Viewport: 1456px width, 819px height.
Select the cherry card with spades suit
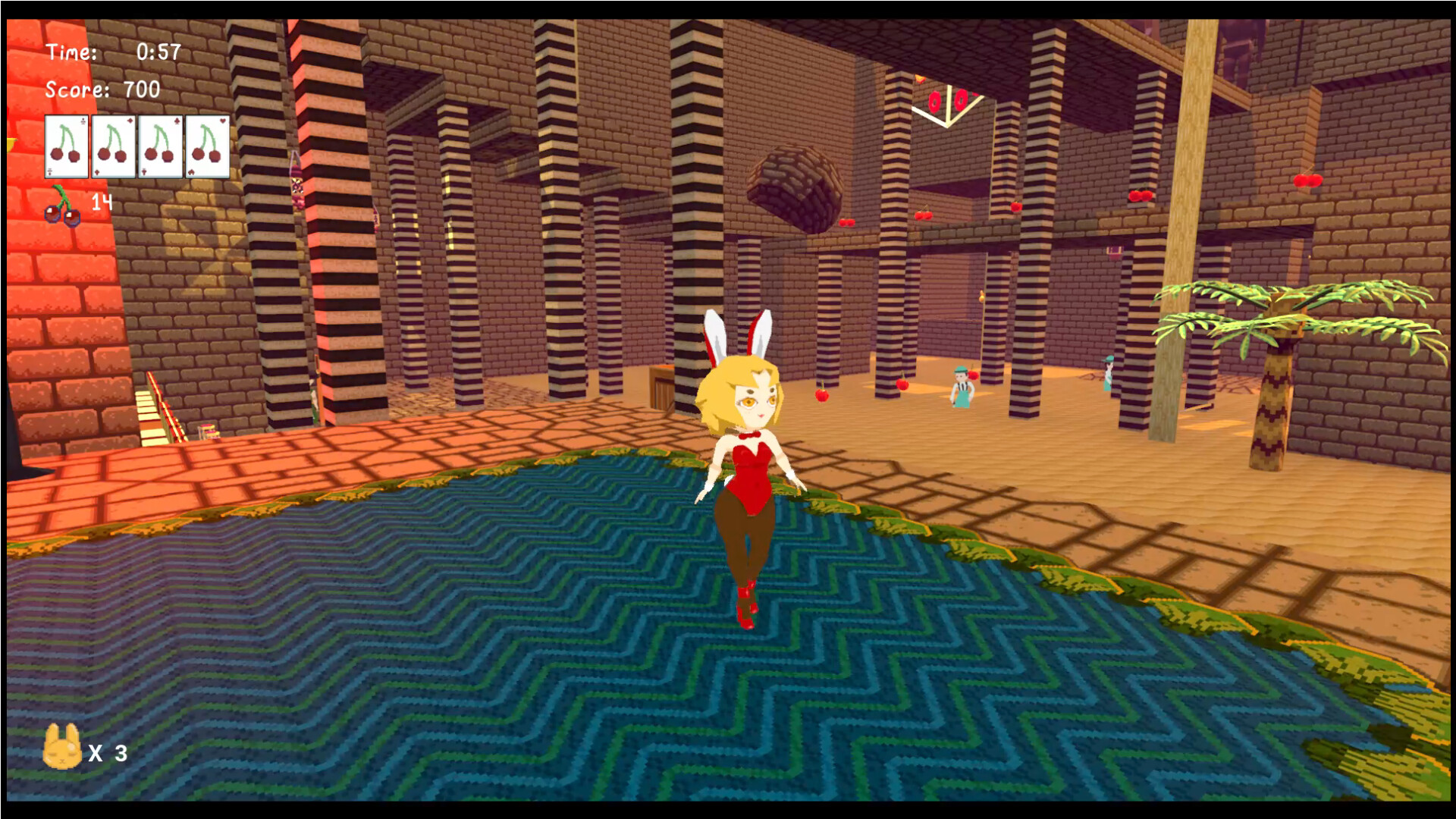tap(162, 148)
